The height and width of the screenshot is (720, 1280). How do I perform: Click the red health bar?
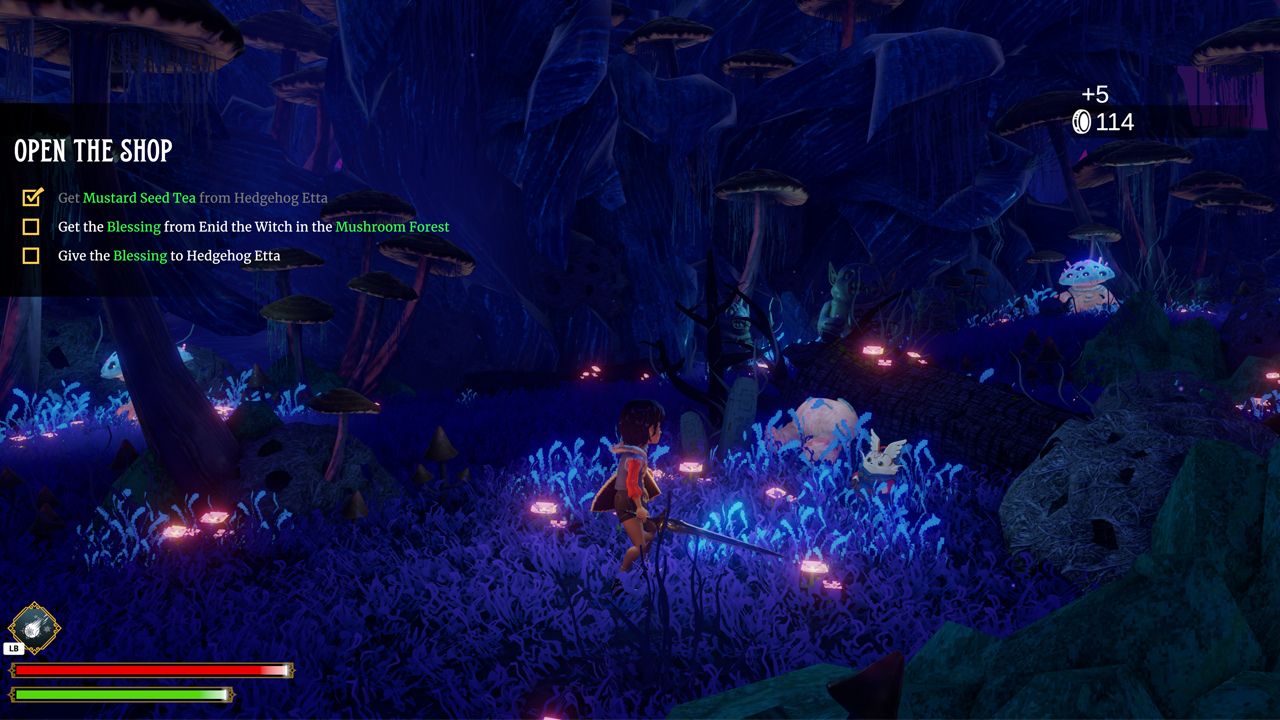150,671
